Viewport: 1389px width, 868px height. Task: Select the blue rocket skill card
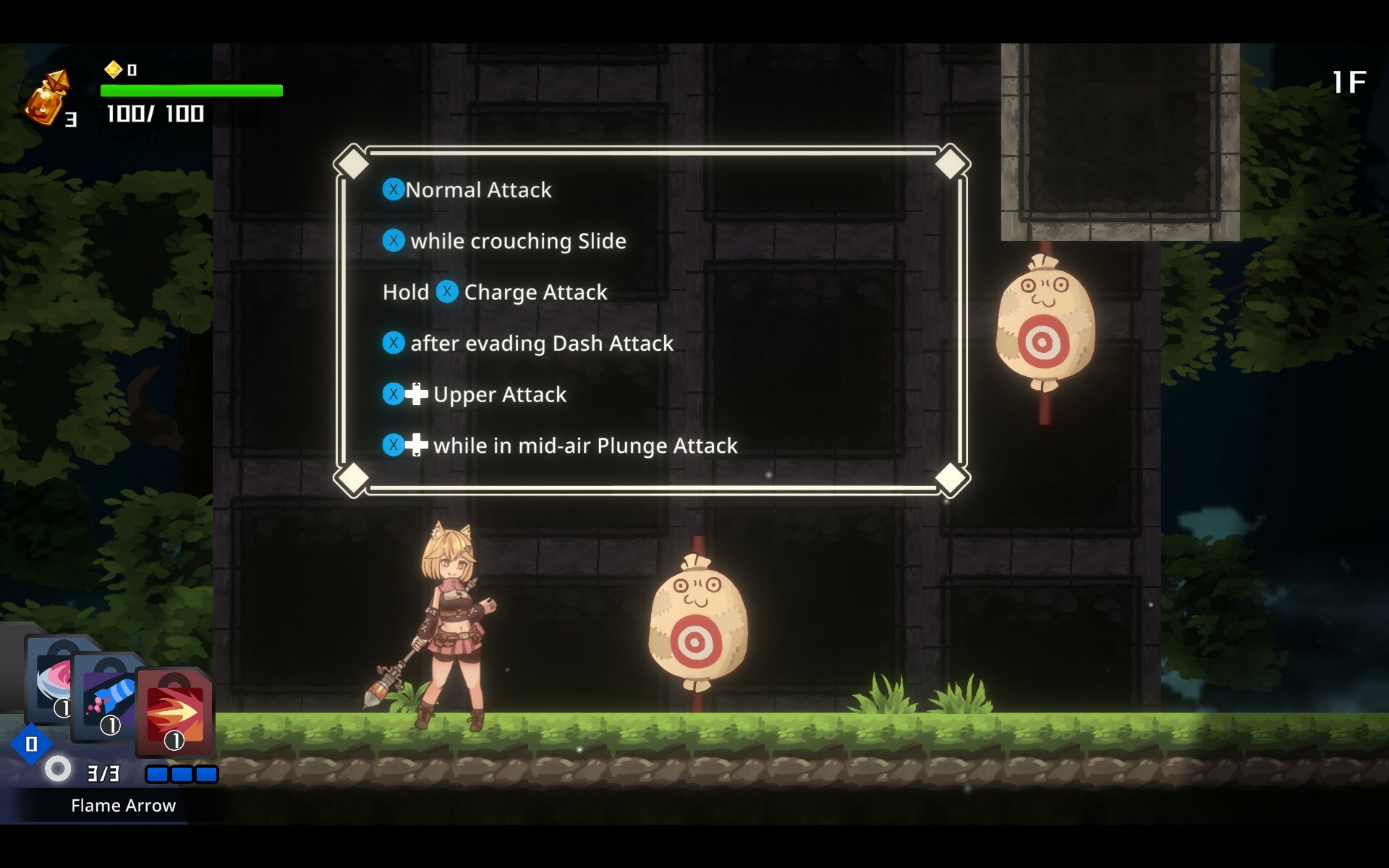tap(109, 694)
